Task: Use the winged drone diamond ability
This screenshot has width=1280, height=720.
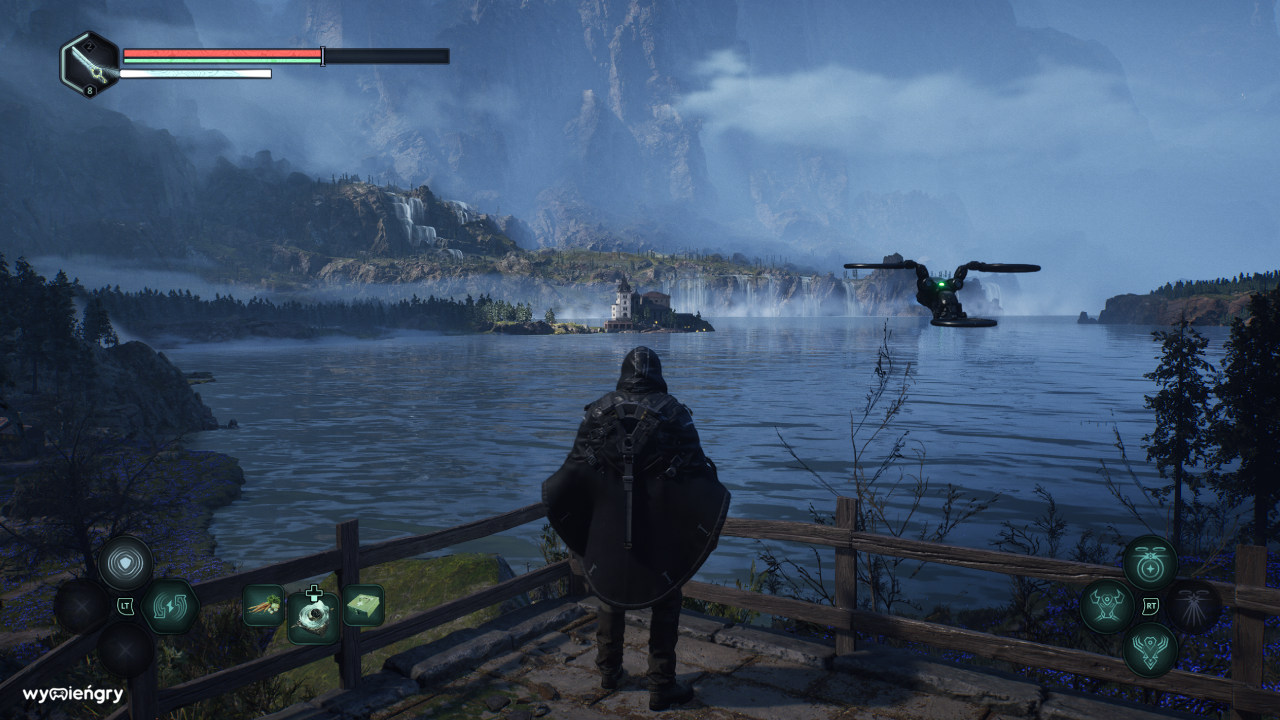Action: click(x=1150, y=649)
